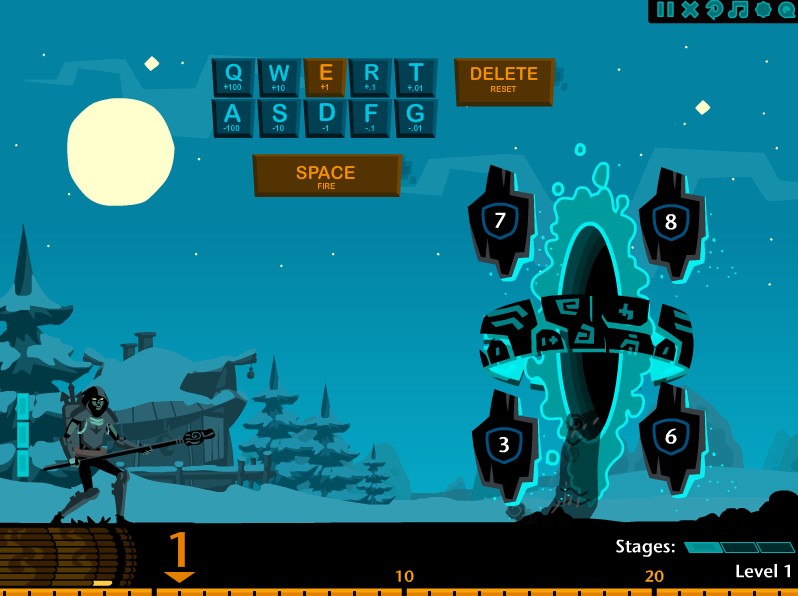Select the Q +100 tile
Image resolution: width=798 pixels, height=596 pixels.
pyautogui.click(x=233, y=77)
